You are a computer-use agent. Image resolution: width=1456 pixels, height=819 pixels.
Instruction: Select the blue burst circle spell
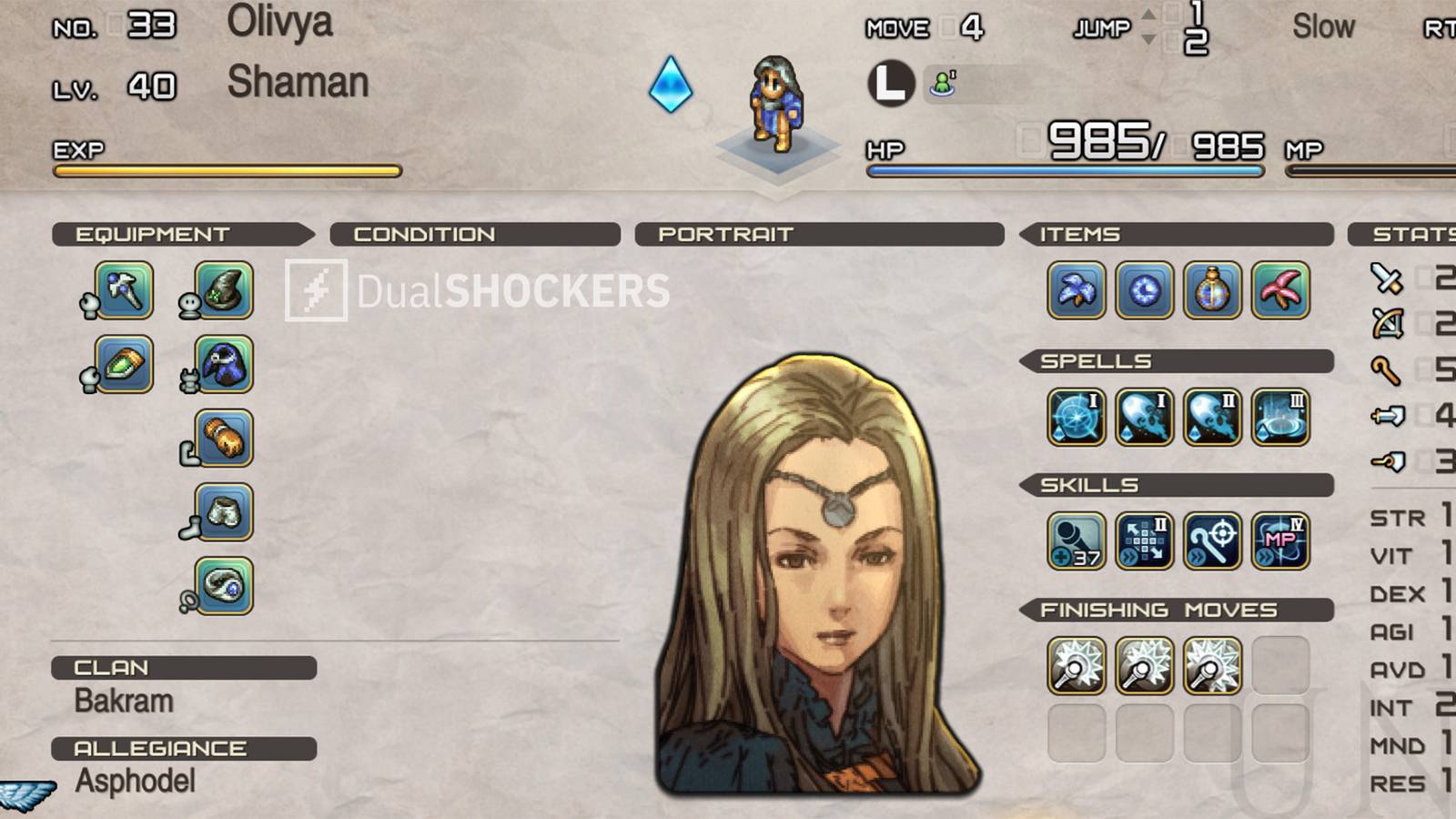pos(1077,417)
